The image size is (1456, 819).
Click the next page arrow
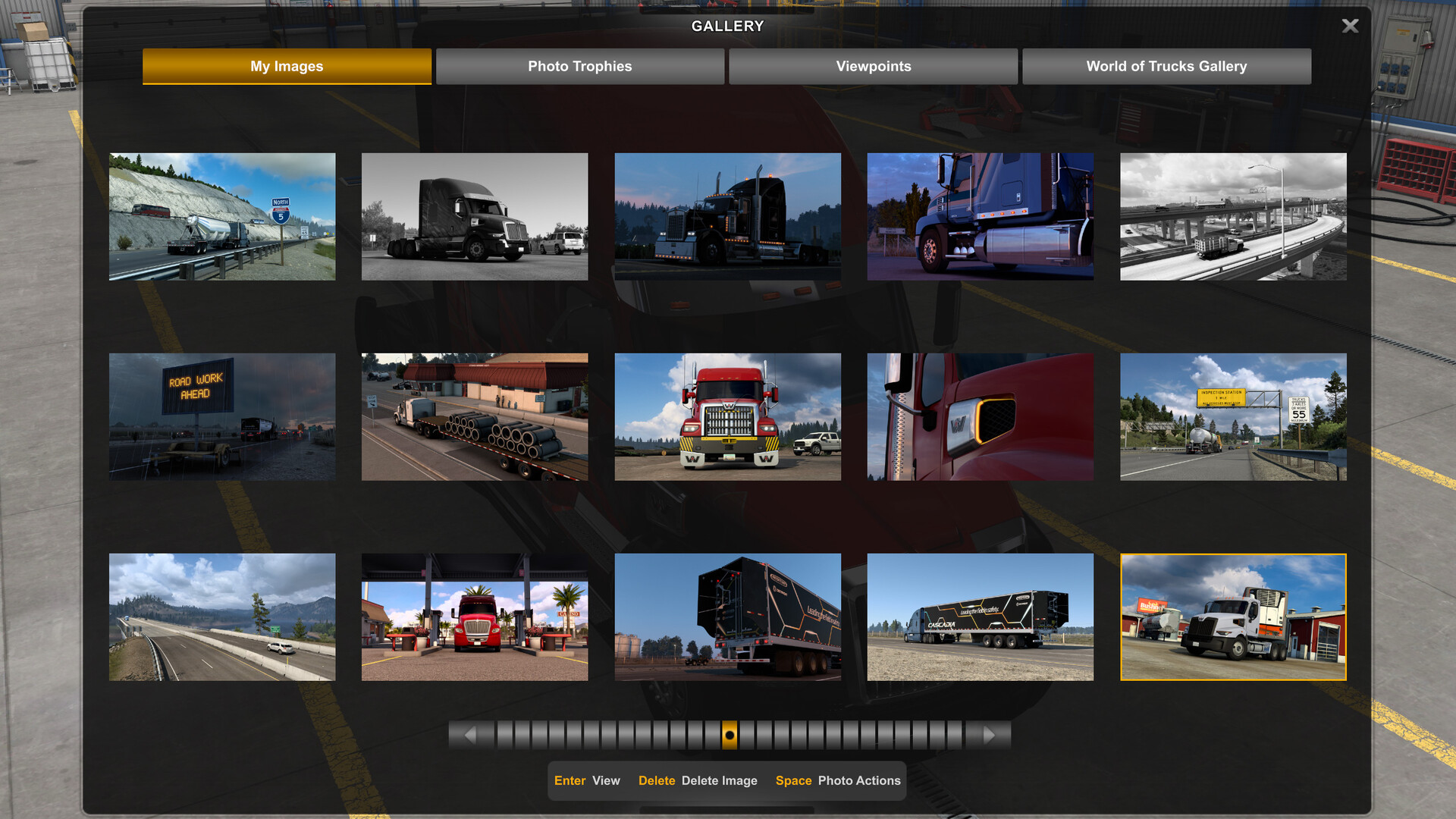pos(988,734)
